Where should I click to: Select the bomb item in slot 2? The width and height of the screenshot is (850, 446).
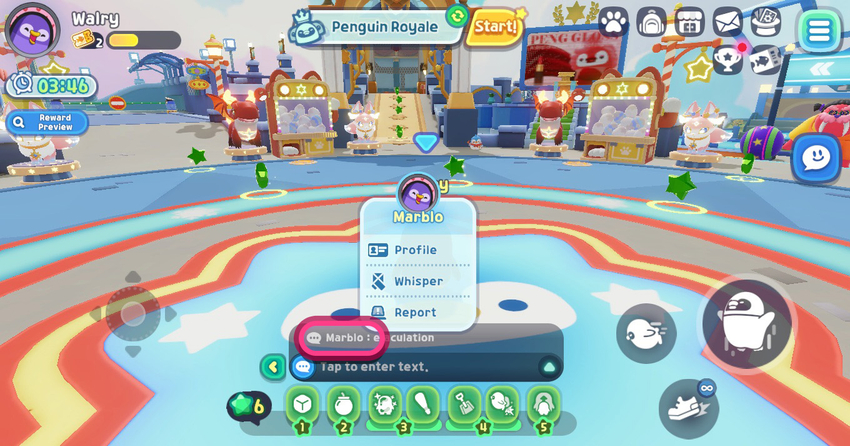[343, 405]
